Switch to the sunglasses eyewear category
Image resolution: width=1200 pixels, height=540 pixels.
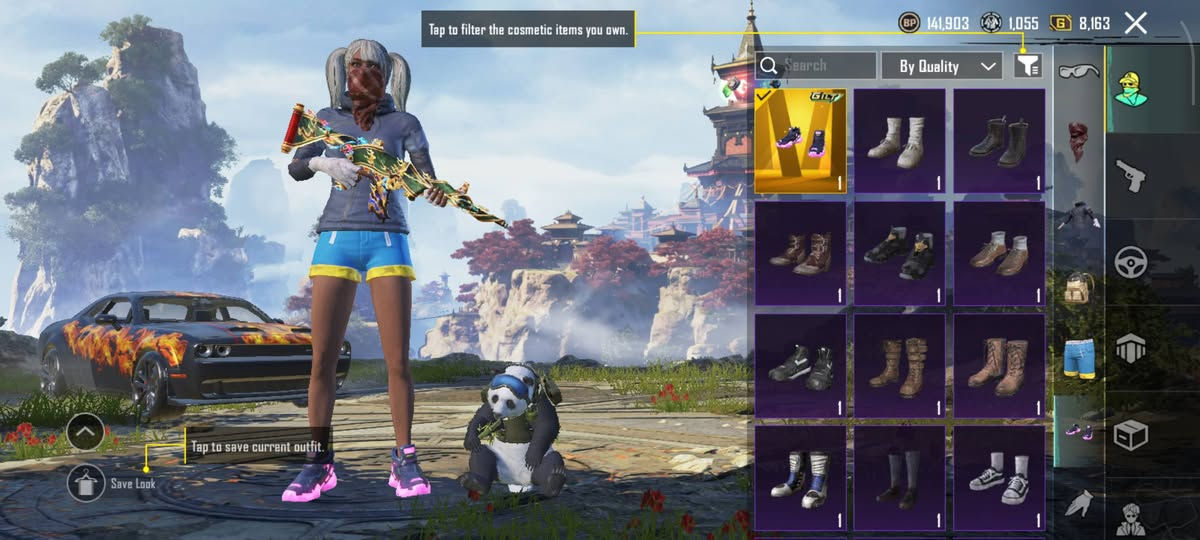tap(1078, 72)
